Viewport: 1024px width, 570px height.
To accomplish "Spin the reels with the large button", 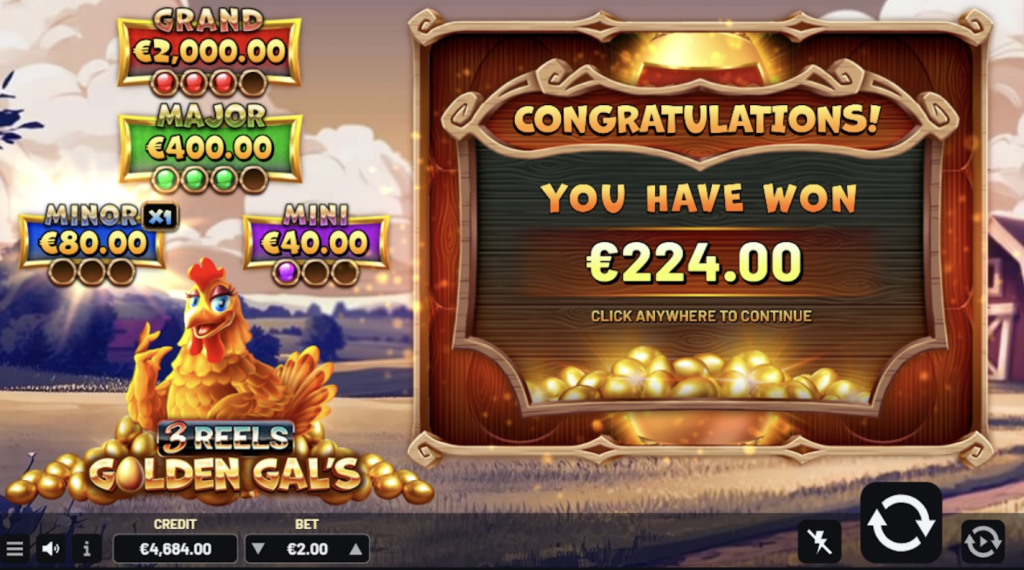I will pos(901,522).
